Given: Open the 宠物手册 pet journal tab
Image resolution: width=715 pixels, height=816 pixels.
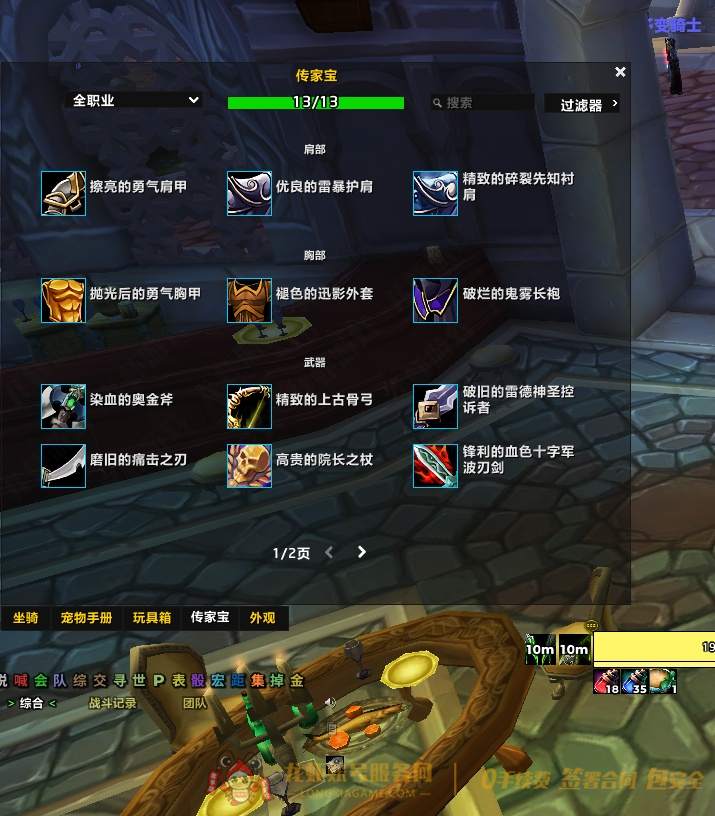Looking at the screenshot, I should tap(86, 618).
